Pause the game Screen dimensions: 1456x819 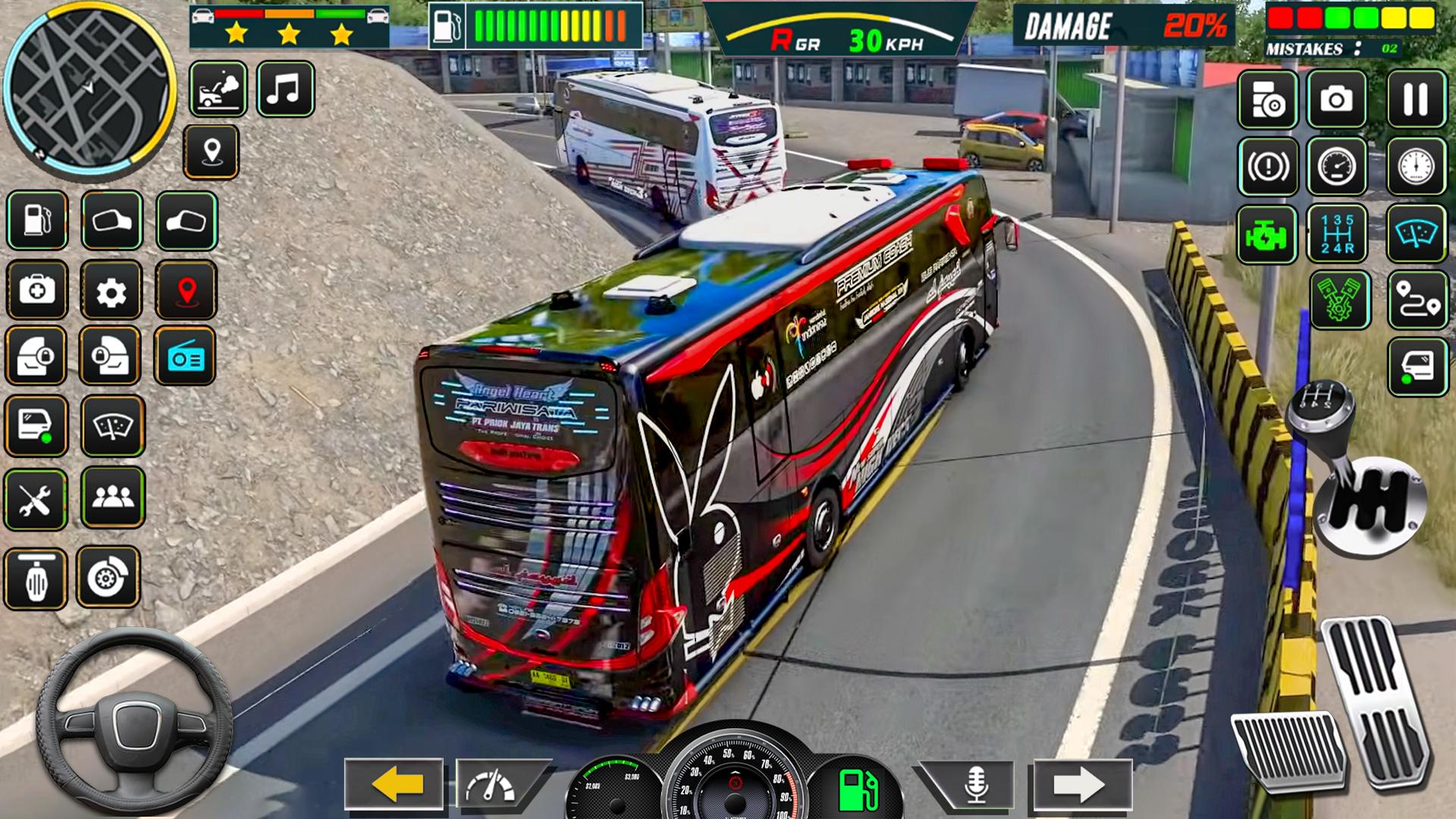tap(1416, 99)
